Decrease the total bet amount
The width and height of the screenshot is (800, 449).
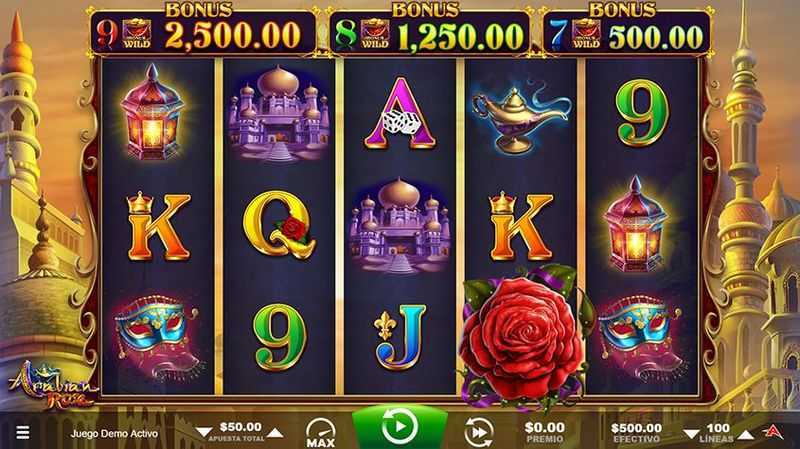pyautogui.click(x=204, y=432)
